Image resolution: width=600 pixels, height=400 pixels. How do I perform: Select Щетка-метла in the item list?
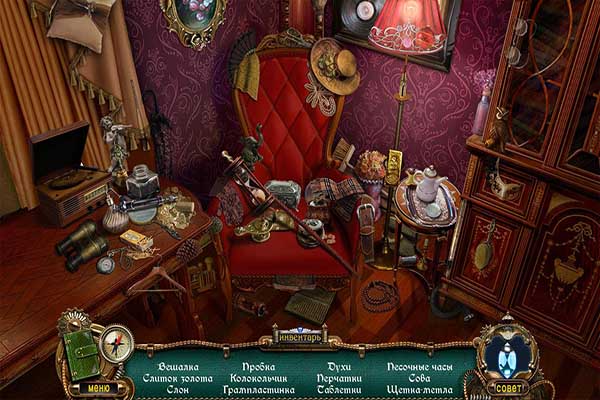(x=421, y=391)
